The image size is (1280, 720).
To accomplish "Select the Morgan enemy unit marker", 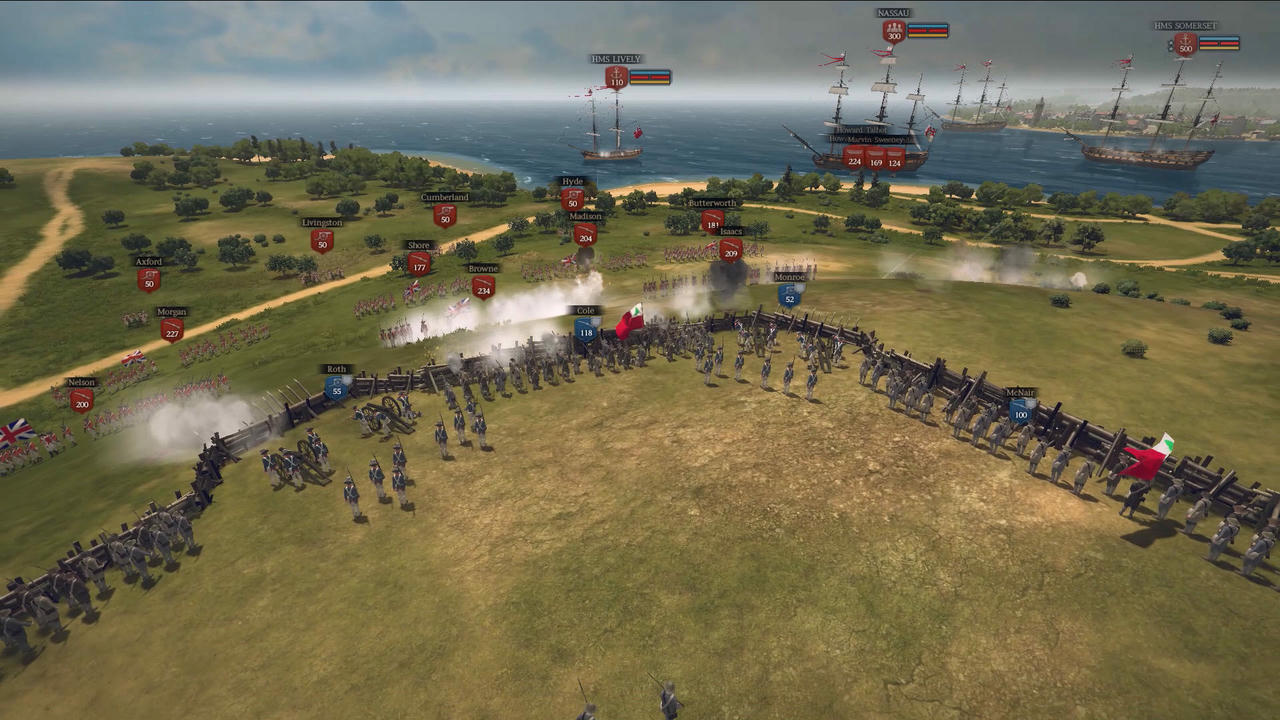I will [172, 329].
